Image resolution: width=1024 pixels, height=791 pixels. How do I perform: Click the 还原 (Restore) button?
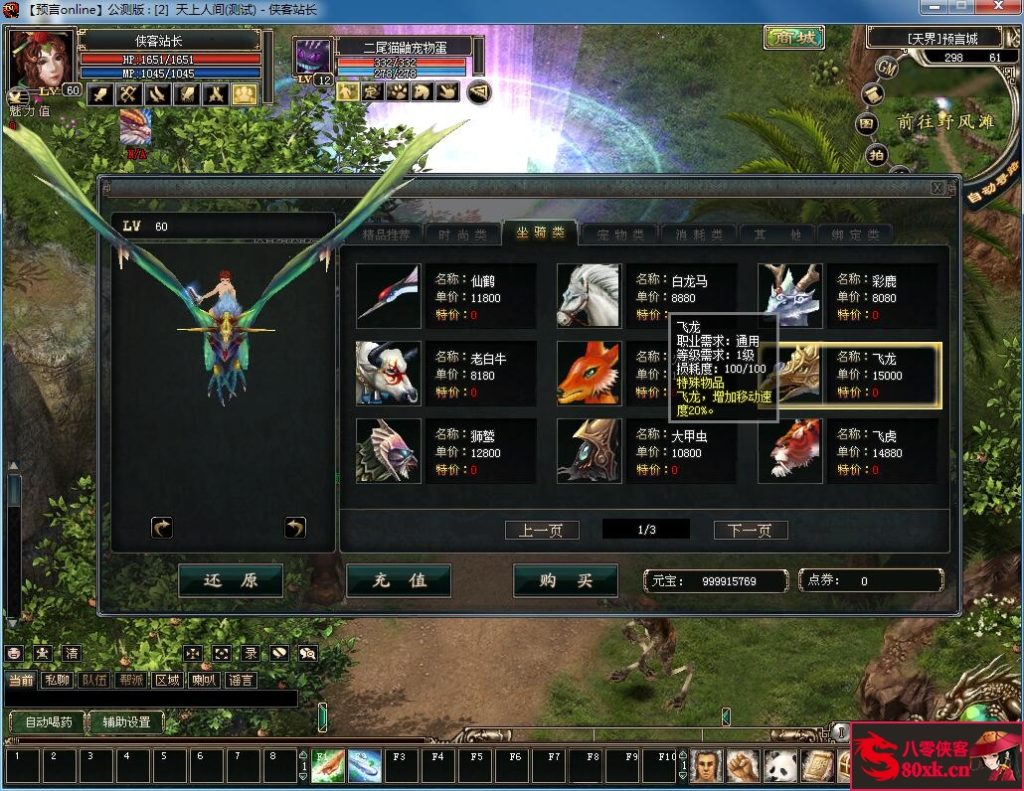[230, 580]
